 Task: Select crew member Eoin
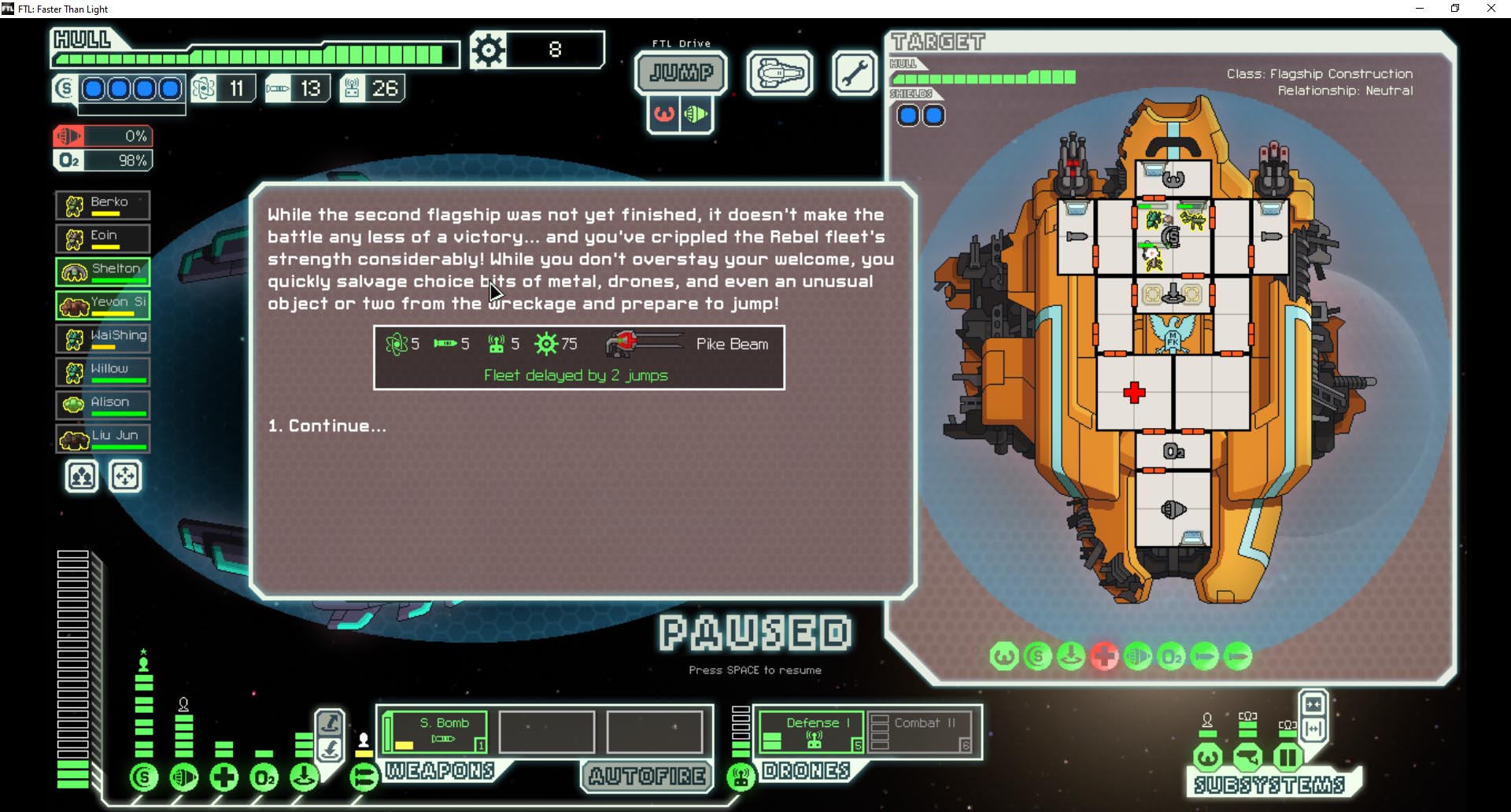point(103,238)
